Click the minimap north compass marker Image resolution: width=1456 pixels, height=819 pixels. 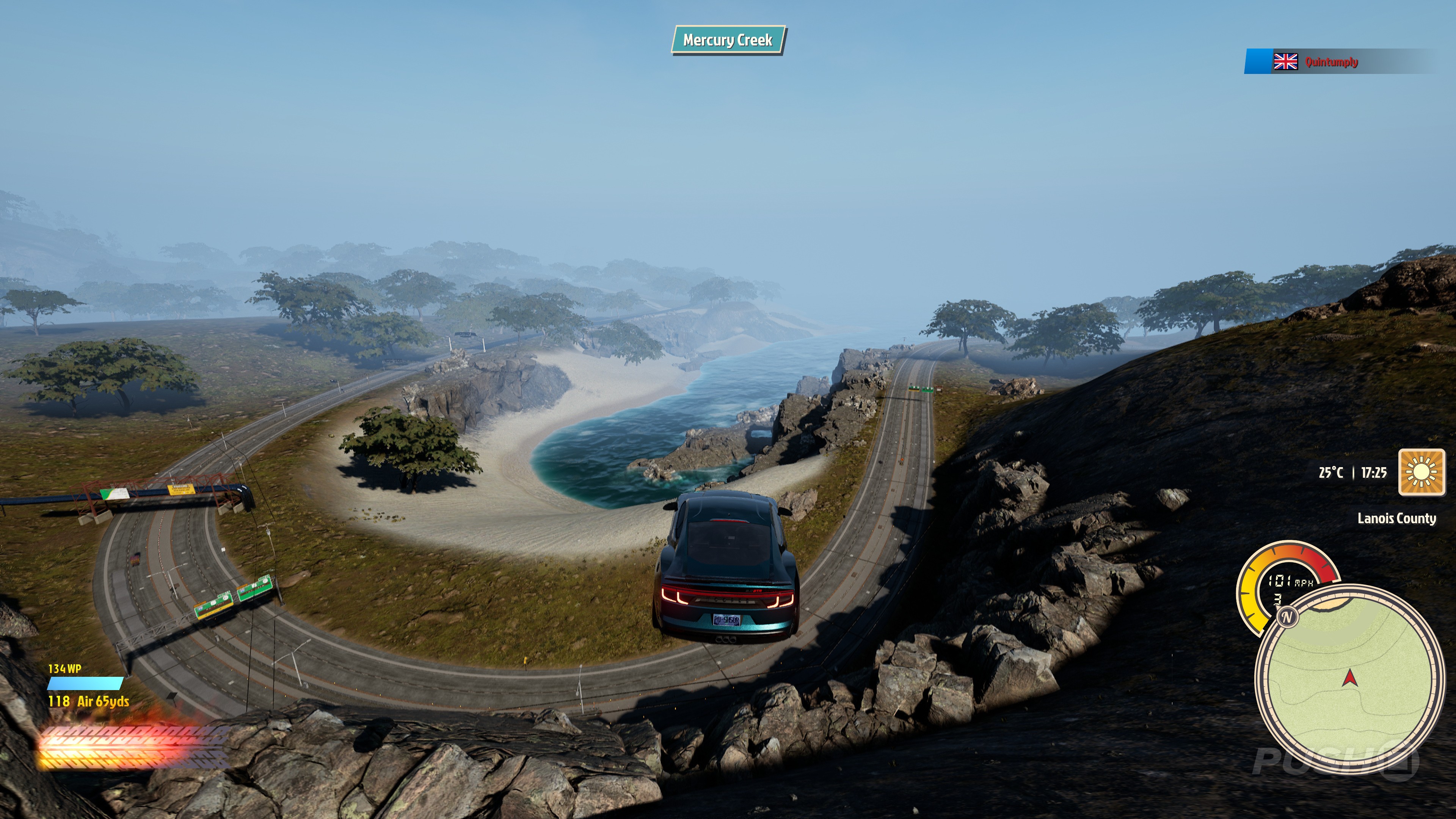1287,617
